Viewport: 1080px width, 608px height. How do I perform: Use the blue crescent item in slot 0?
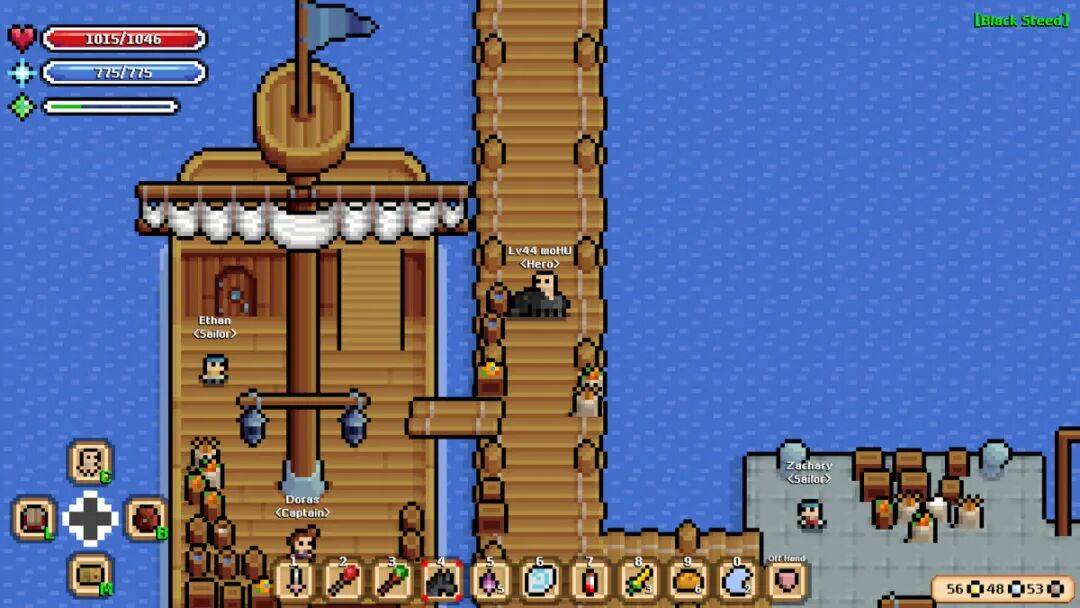click(737, 581)
